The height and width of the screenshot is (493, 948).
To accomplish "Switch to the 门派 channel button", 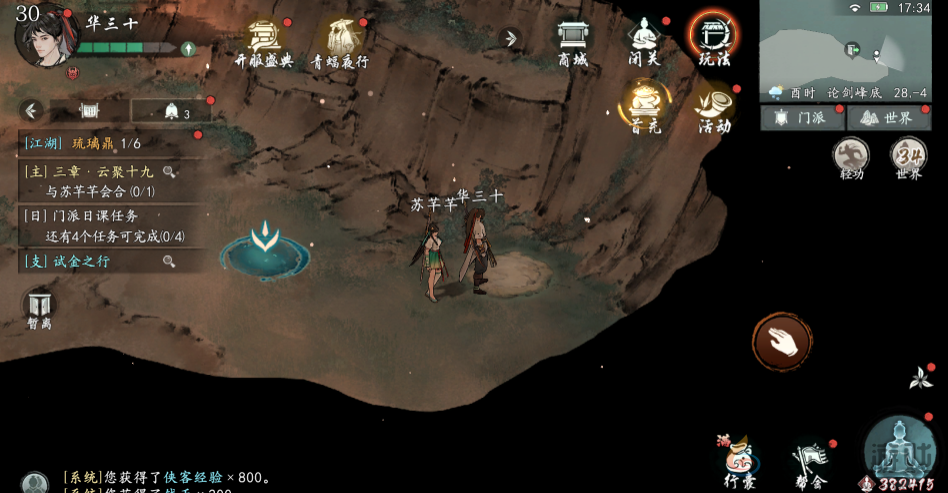I will click(802, 118).
